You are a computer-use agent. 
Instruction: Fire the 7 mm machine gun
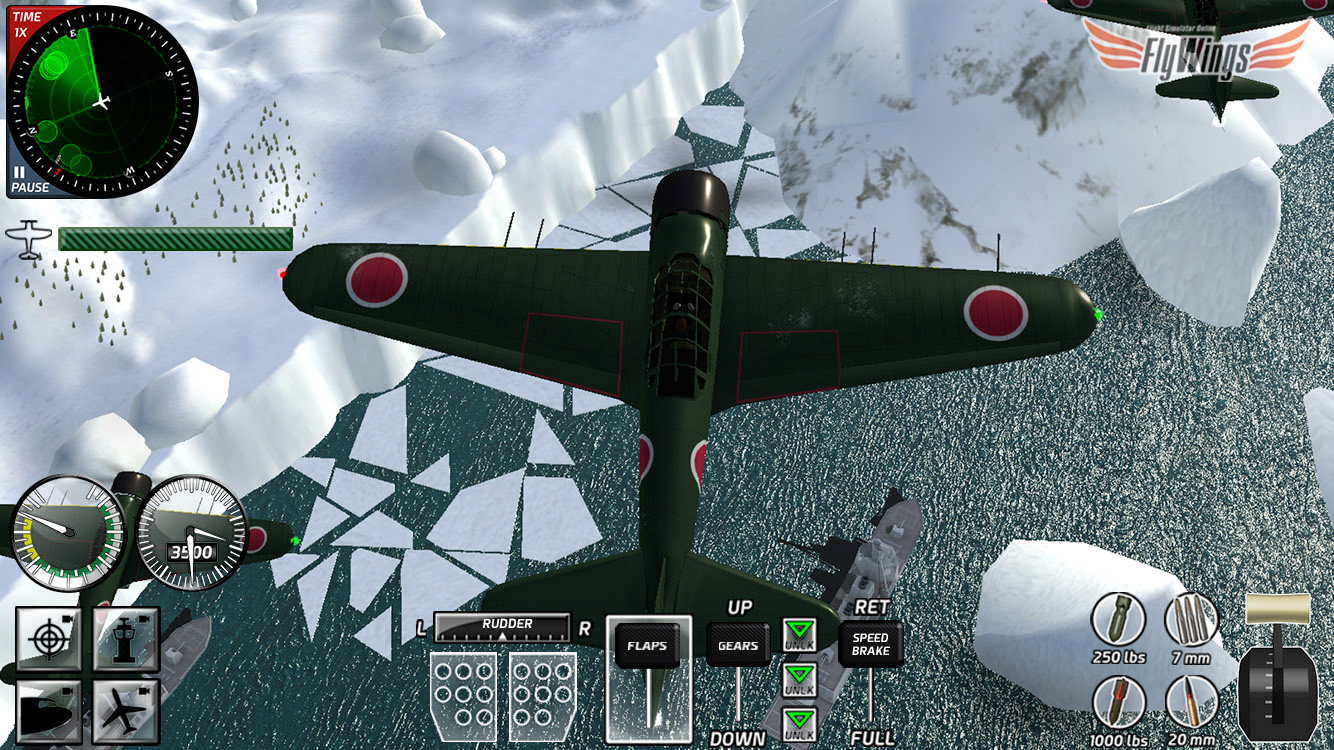1192,620
